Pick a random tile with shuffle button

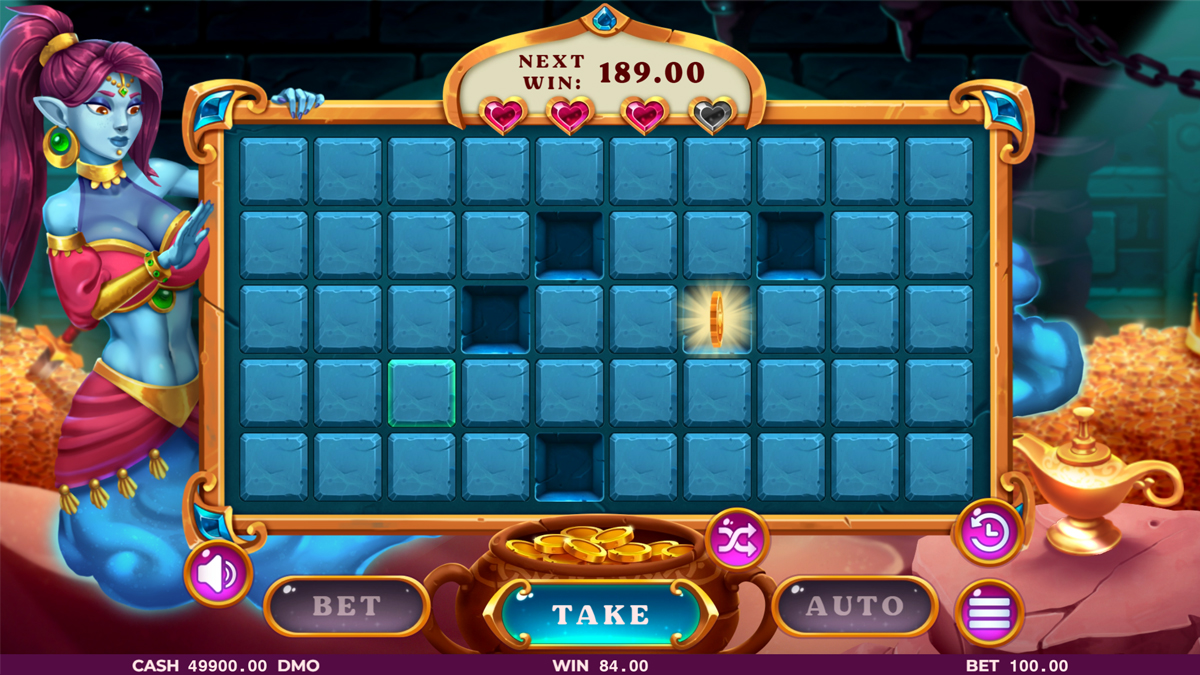pos(737,540)
